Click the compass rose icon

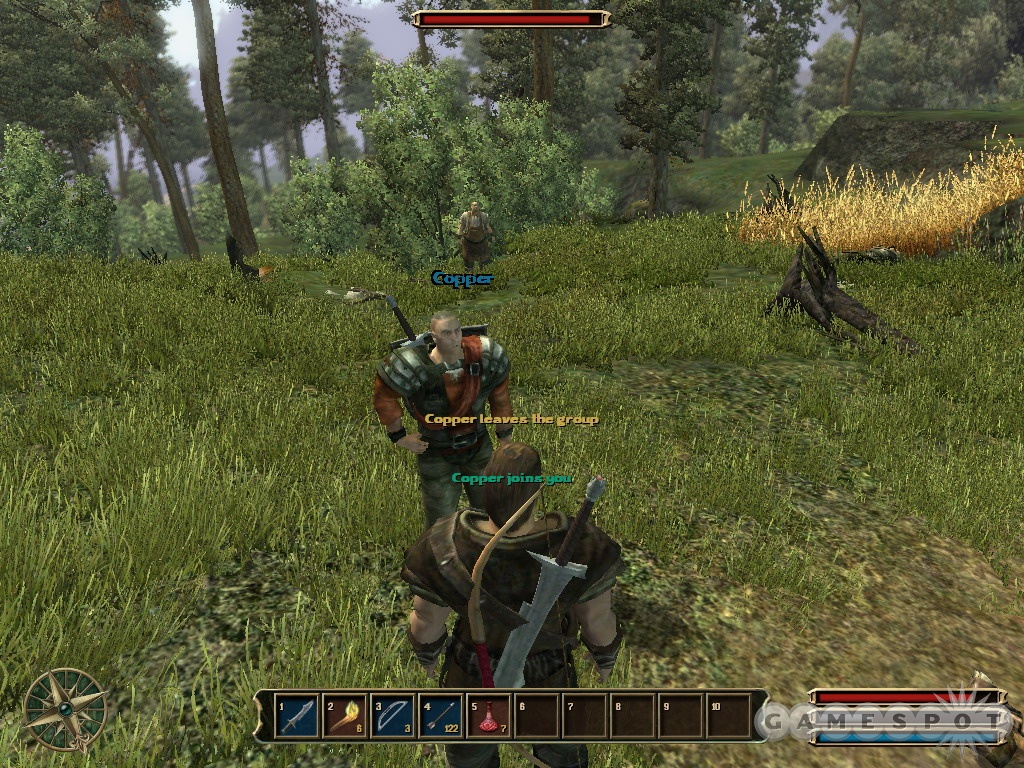(x=66, y=709)
